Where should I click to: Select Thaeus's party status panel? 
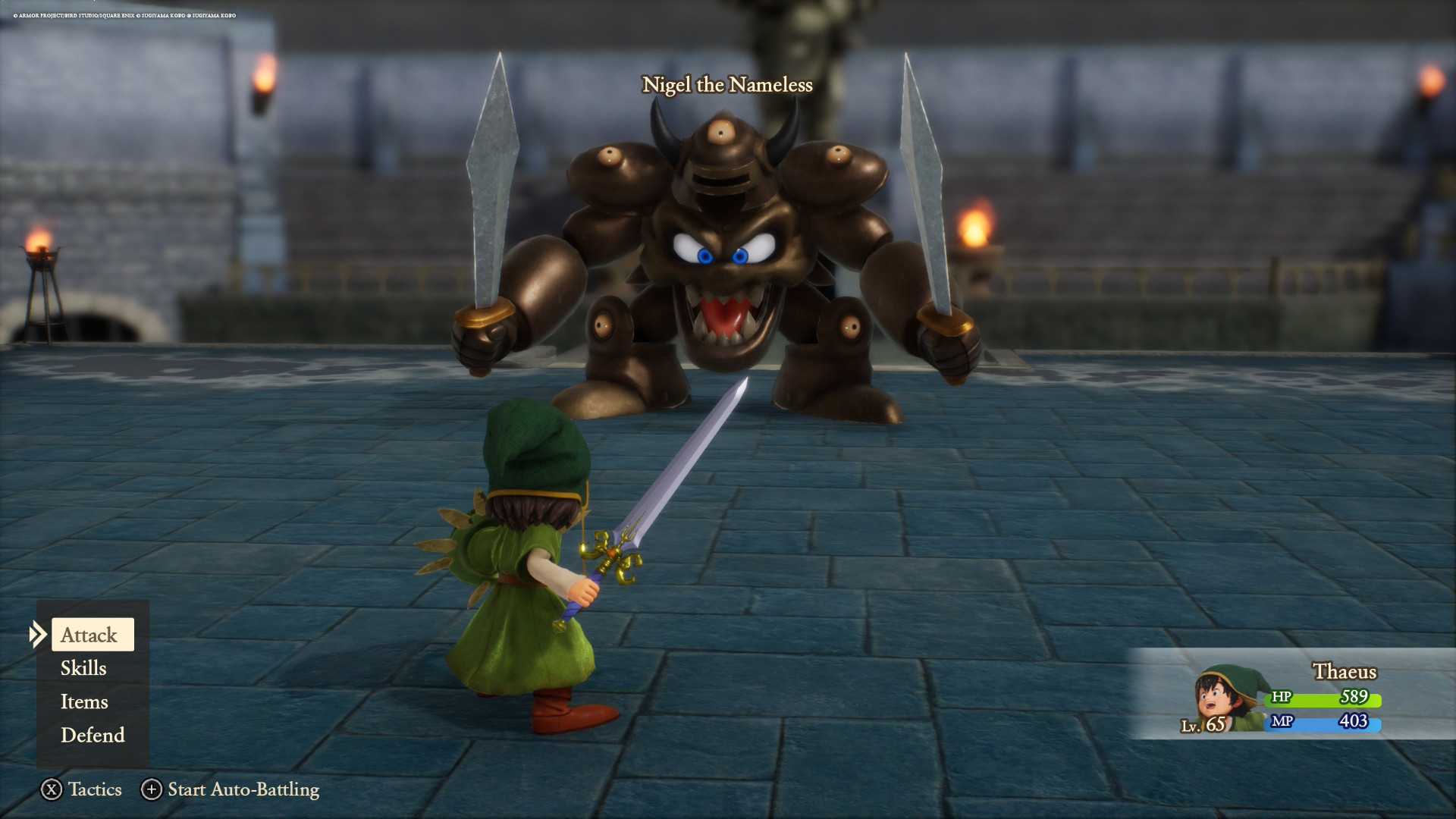tap(1289, 695)
